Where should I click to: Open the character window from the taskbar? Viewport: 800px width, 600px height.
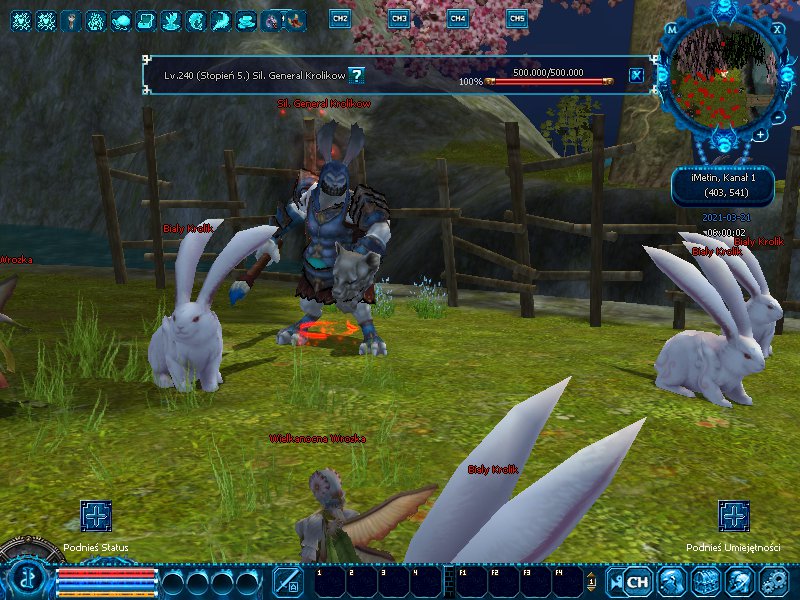point(673,580)
